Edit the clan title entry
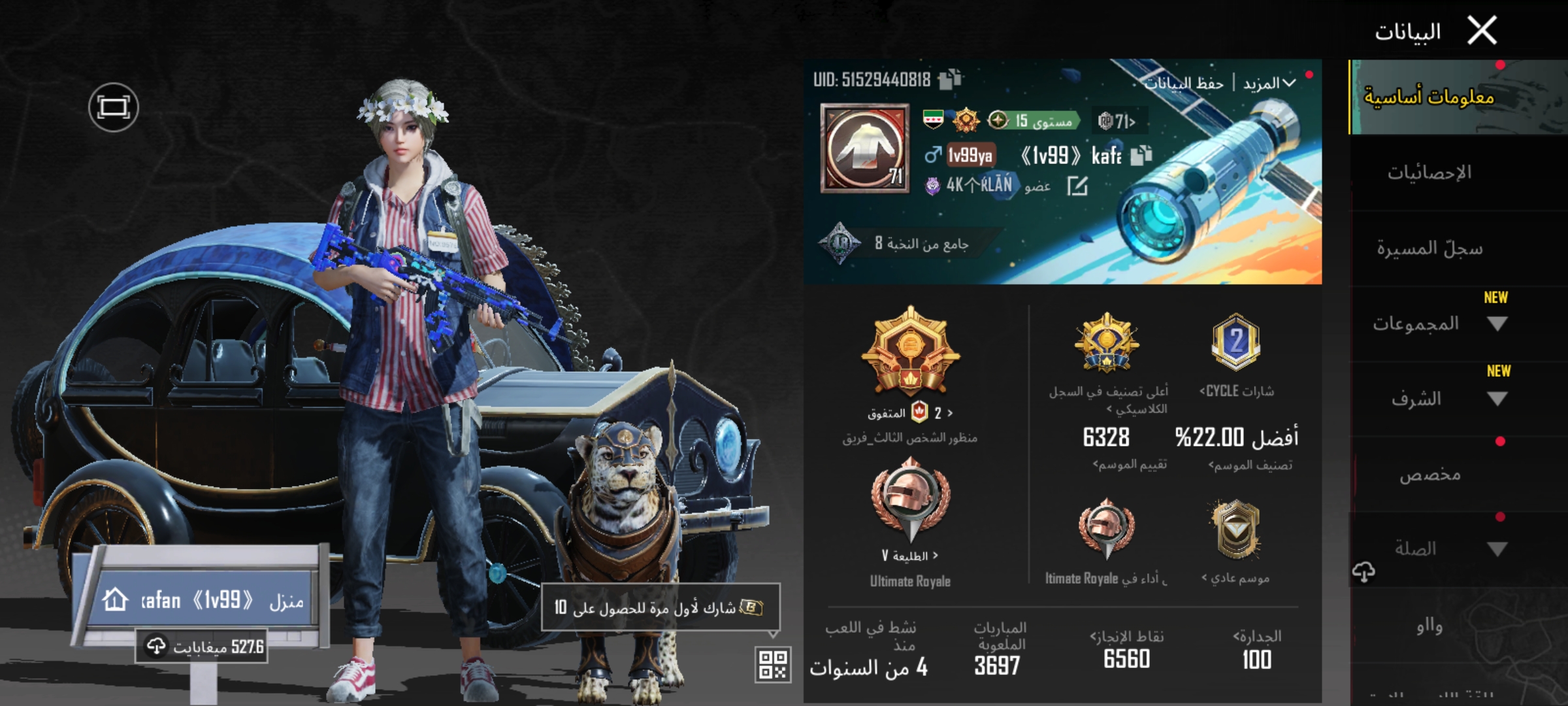 coord(1077,187)
